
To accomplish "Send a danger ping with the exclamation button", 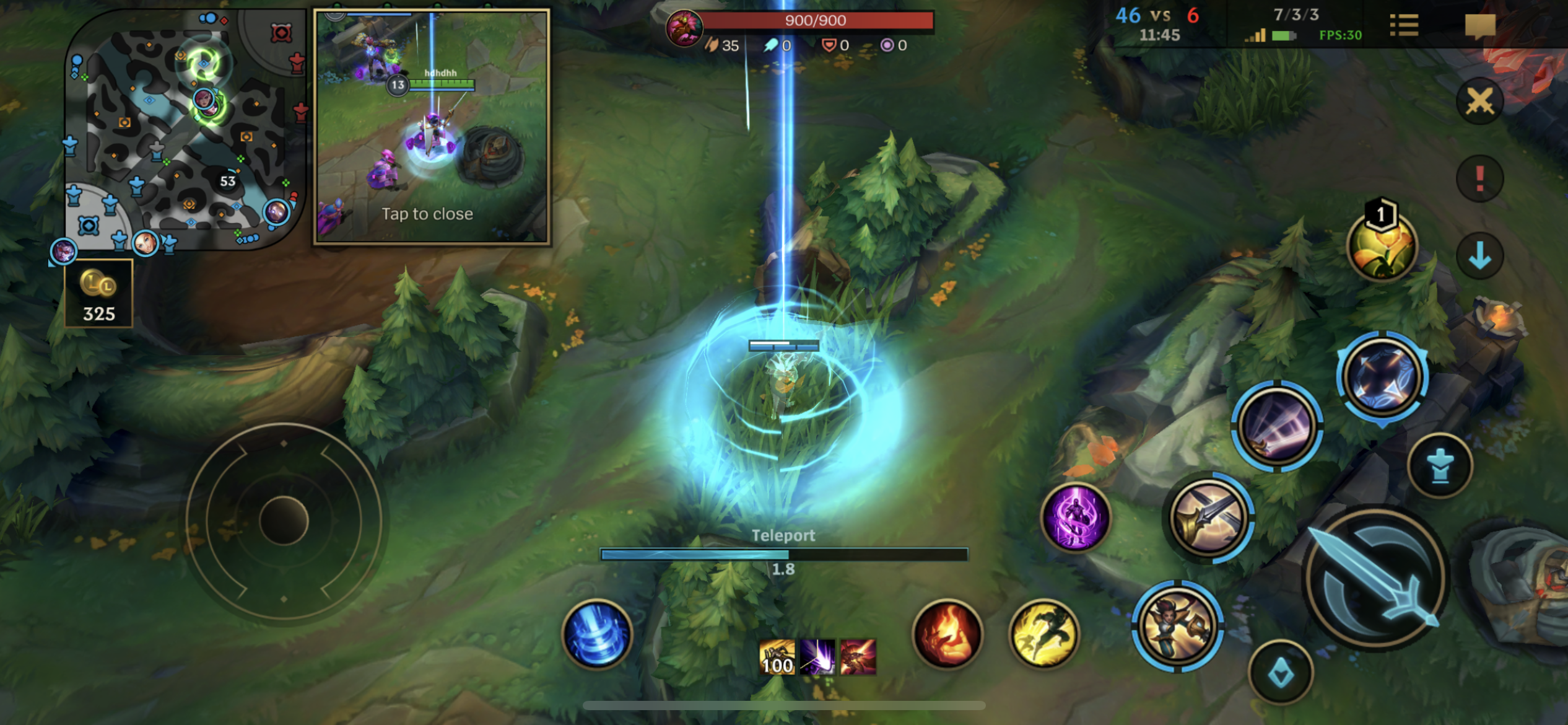I will pos(1479,178).
